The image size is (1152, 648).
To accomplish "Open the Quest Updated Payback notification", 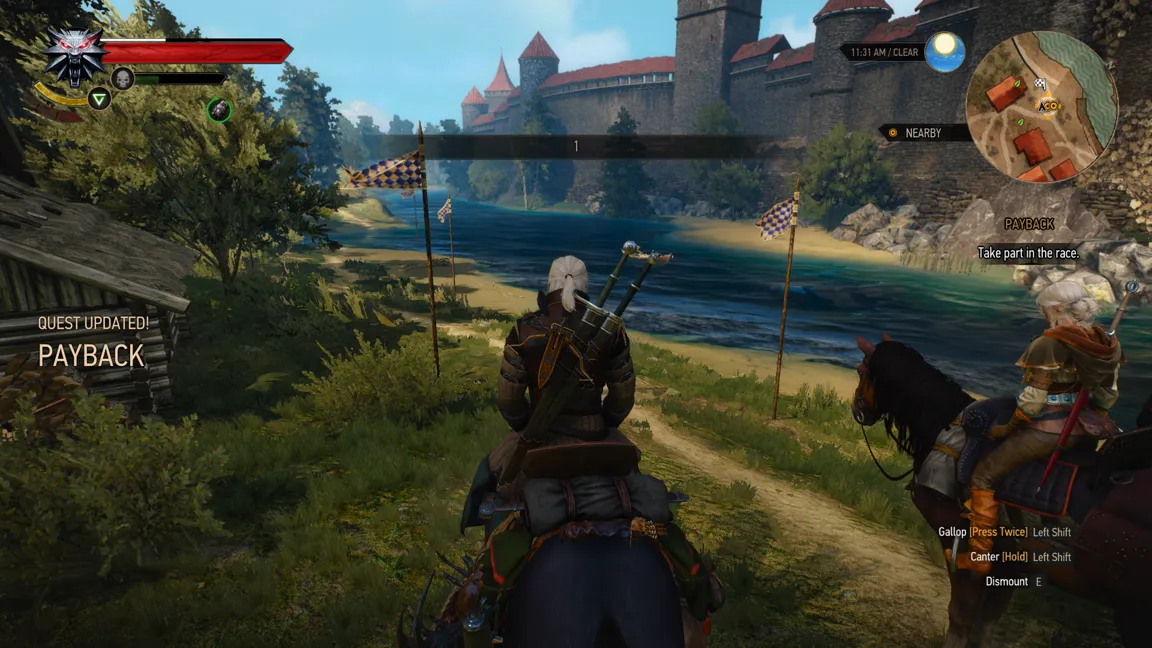I will point(92,342).
